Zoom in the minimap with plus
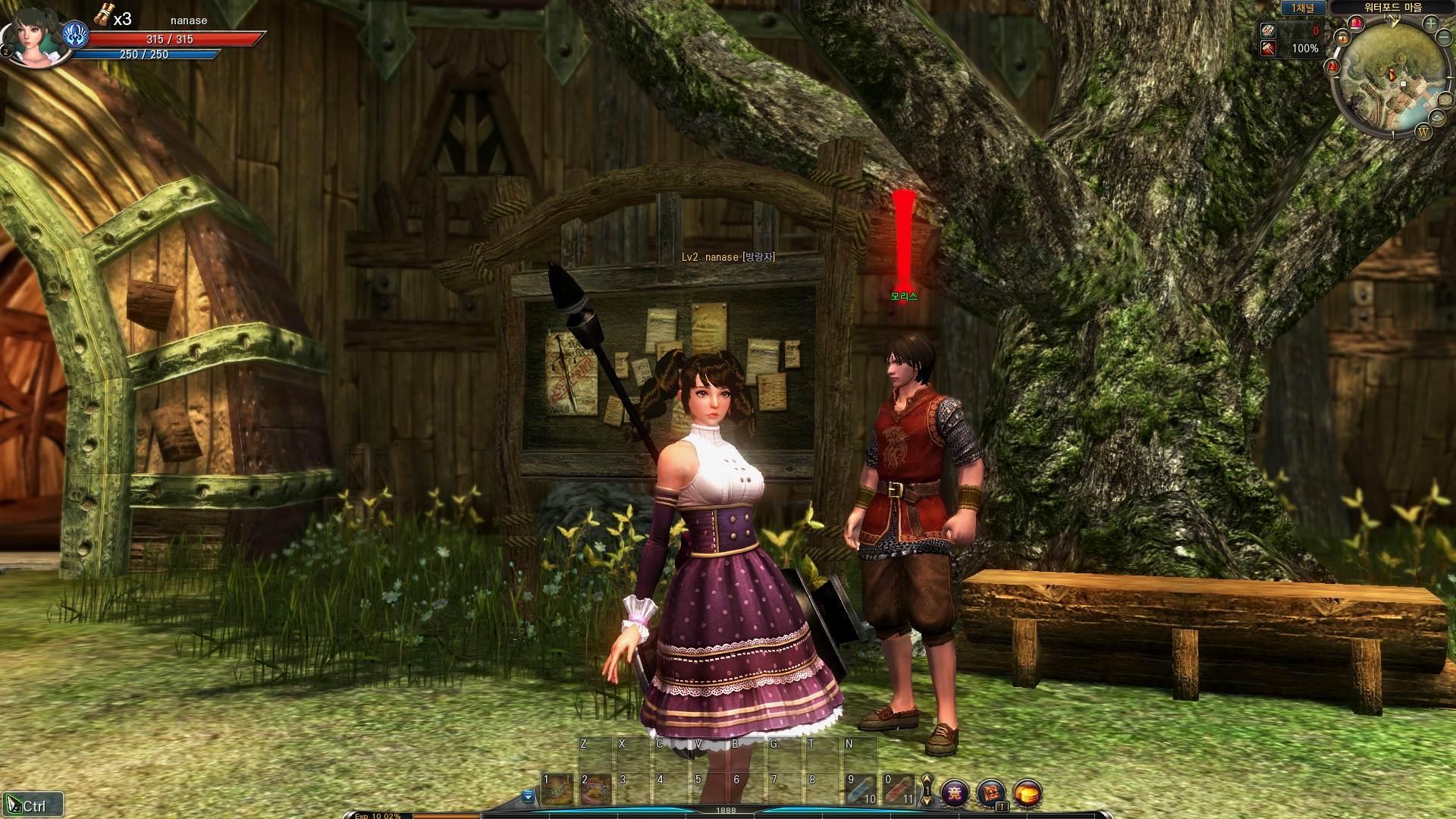The width and height of the screenshot is (1456, 819). pos(1431,23)
